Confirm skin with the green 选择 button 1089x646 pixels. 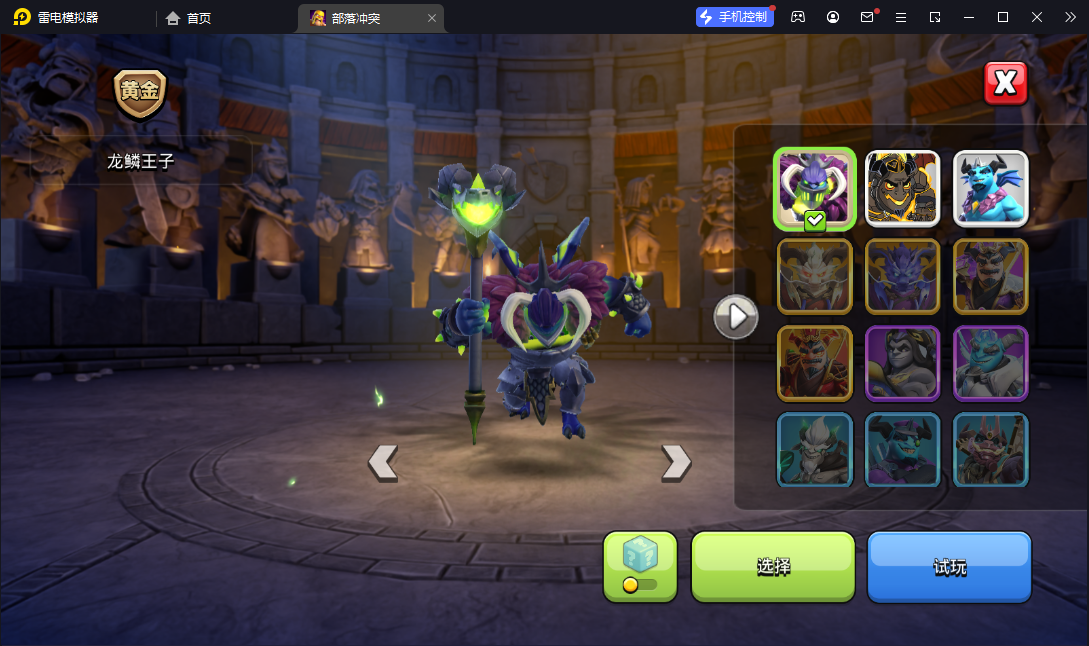coord(773,566)
